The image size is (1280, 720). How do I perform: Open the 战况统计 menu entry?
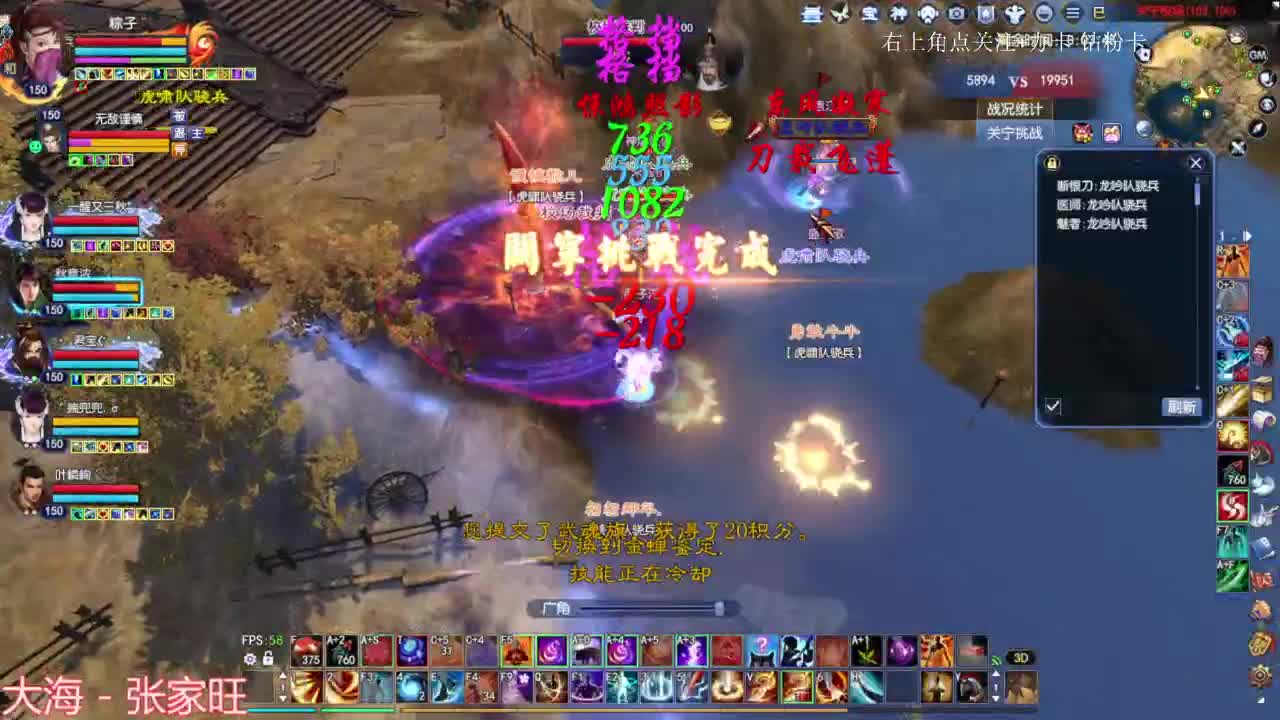click(x=1015, y=109)
